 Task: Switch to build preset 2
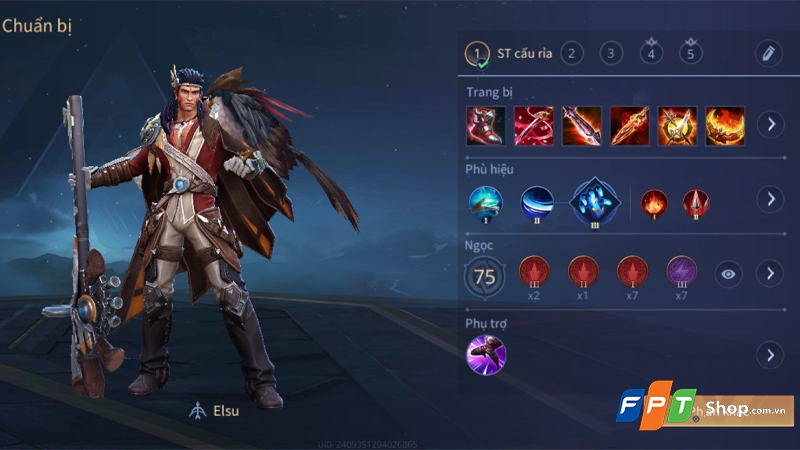point(572,54)
